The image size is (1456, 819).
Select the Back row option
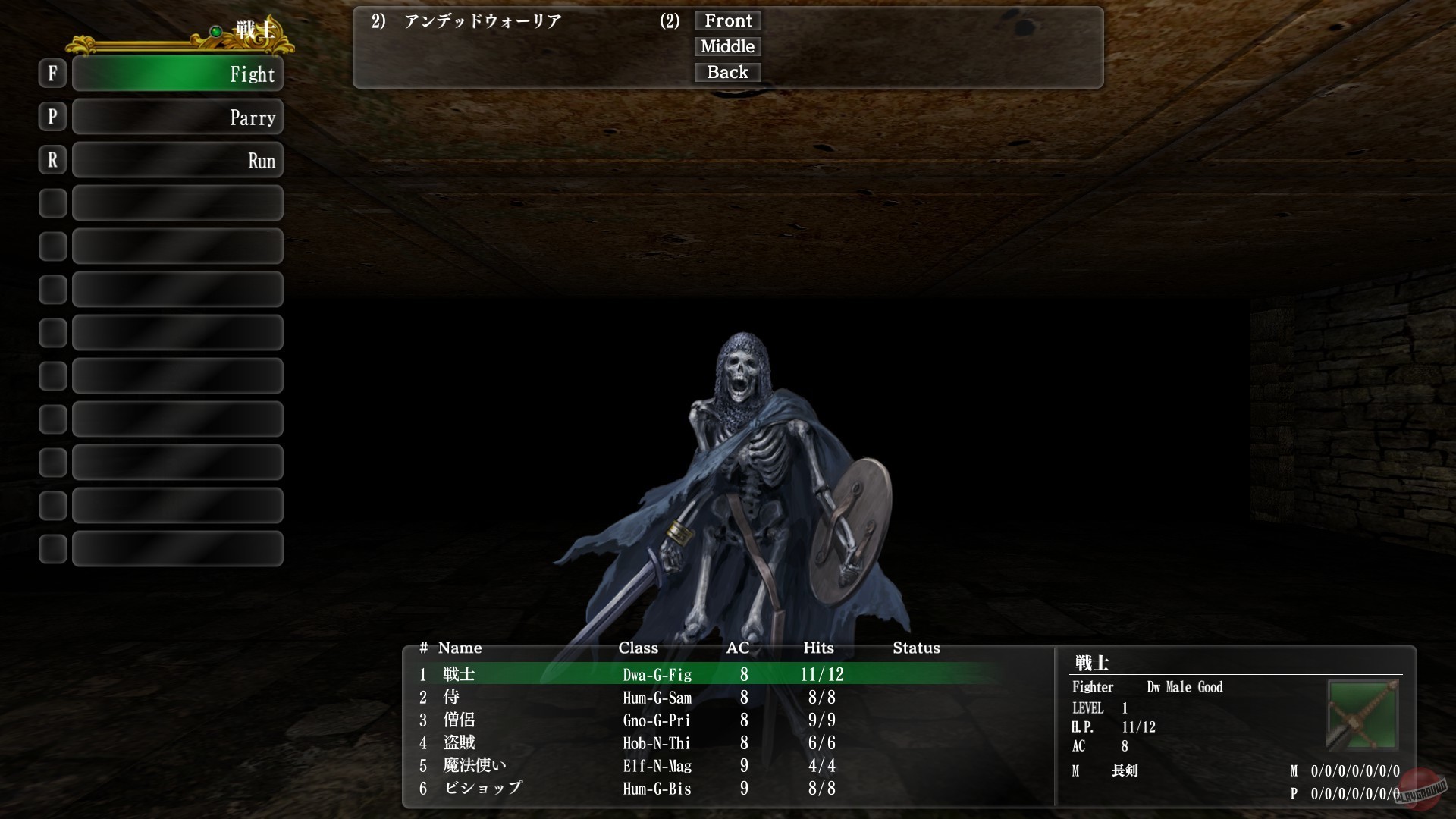click(x=726, y=72)
